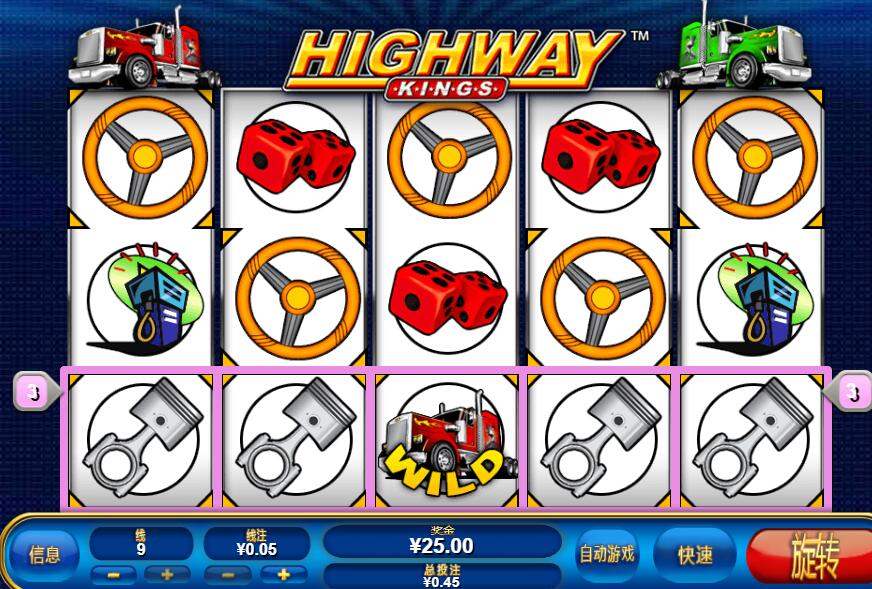Select the left payline 3 marker
This screenshot has width=872, height=589.
[x=35, y=393]
